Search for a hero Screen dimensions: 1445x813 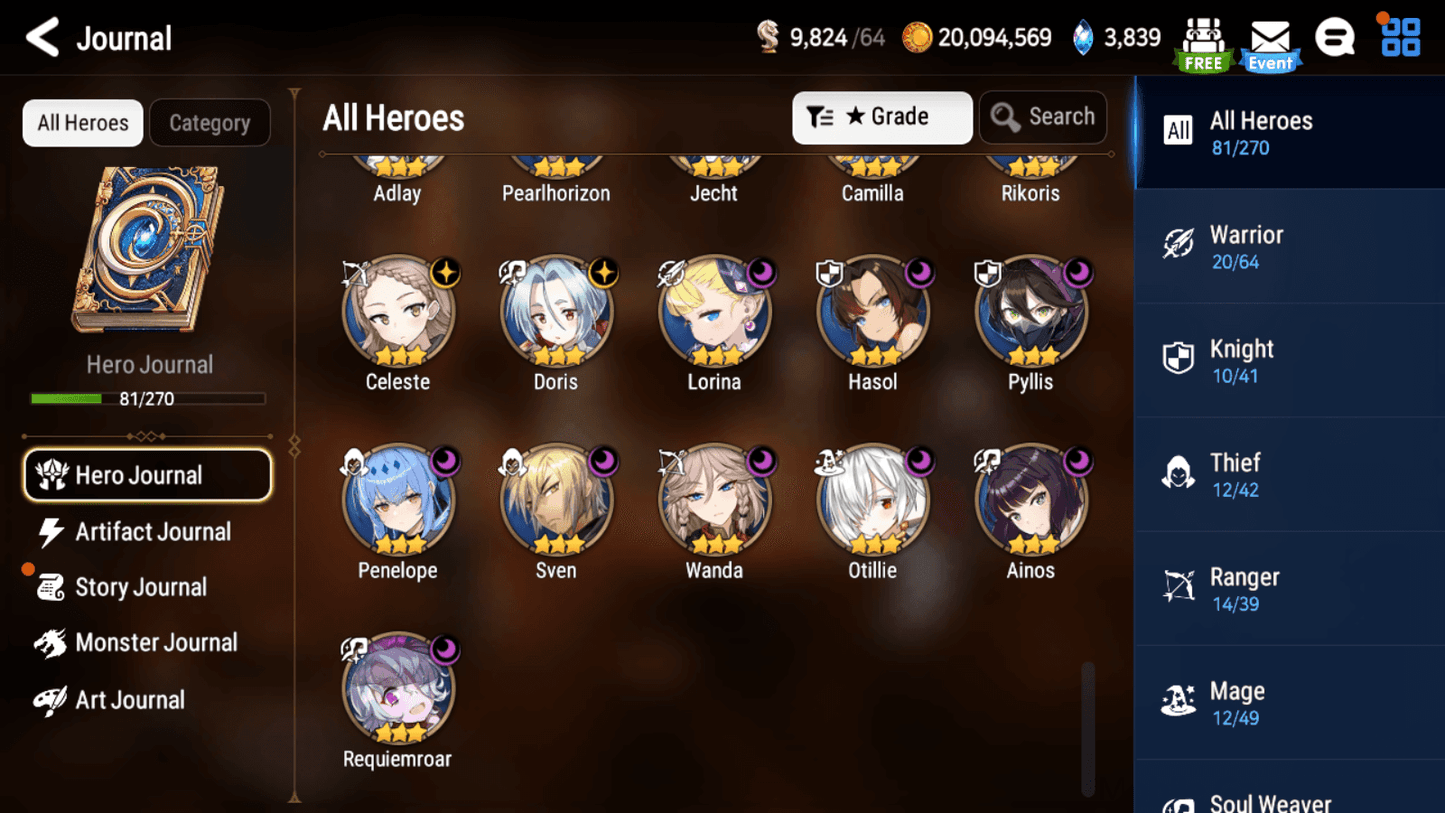pos(1043,117)
